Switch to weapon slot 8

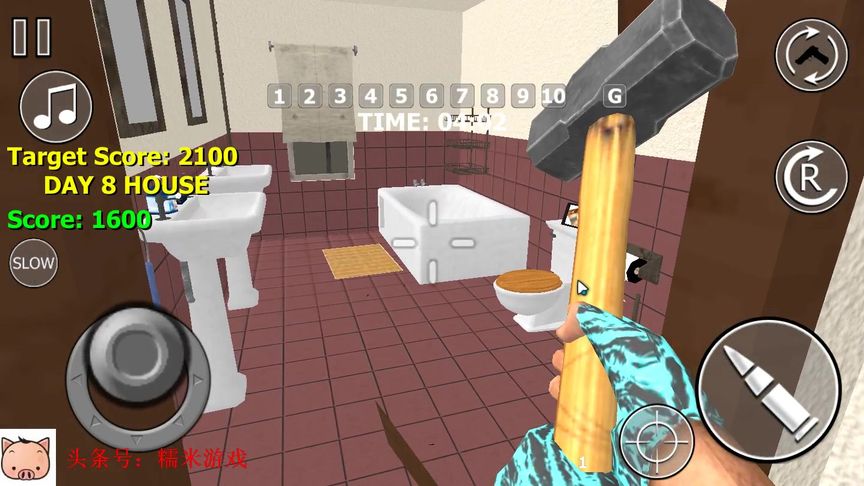pos(492,96)
